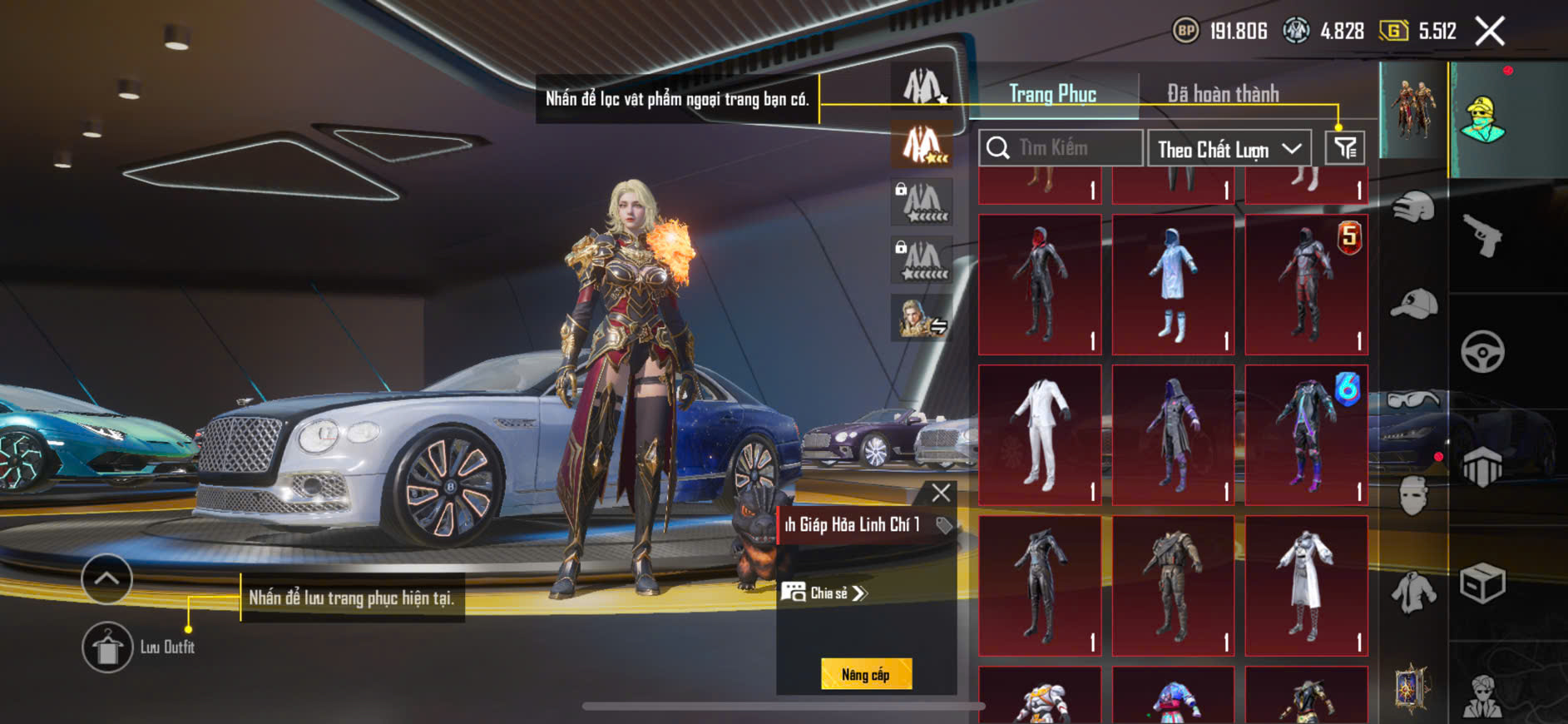Pick the outfit with the orange 5 badge

pyautogui.click(x=1306, y=285)
